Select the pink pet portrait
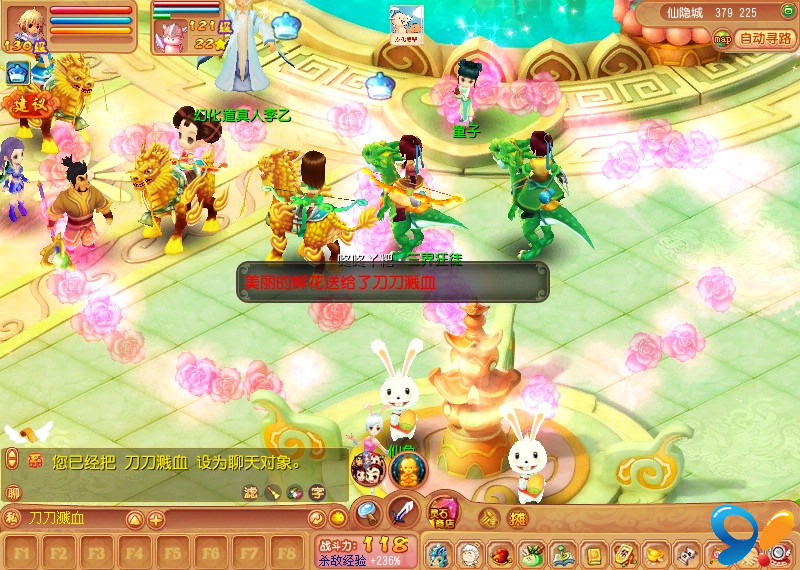 coord(167,36)
